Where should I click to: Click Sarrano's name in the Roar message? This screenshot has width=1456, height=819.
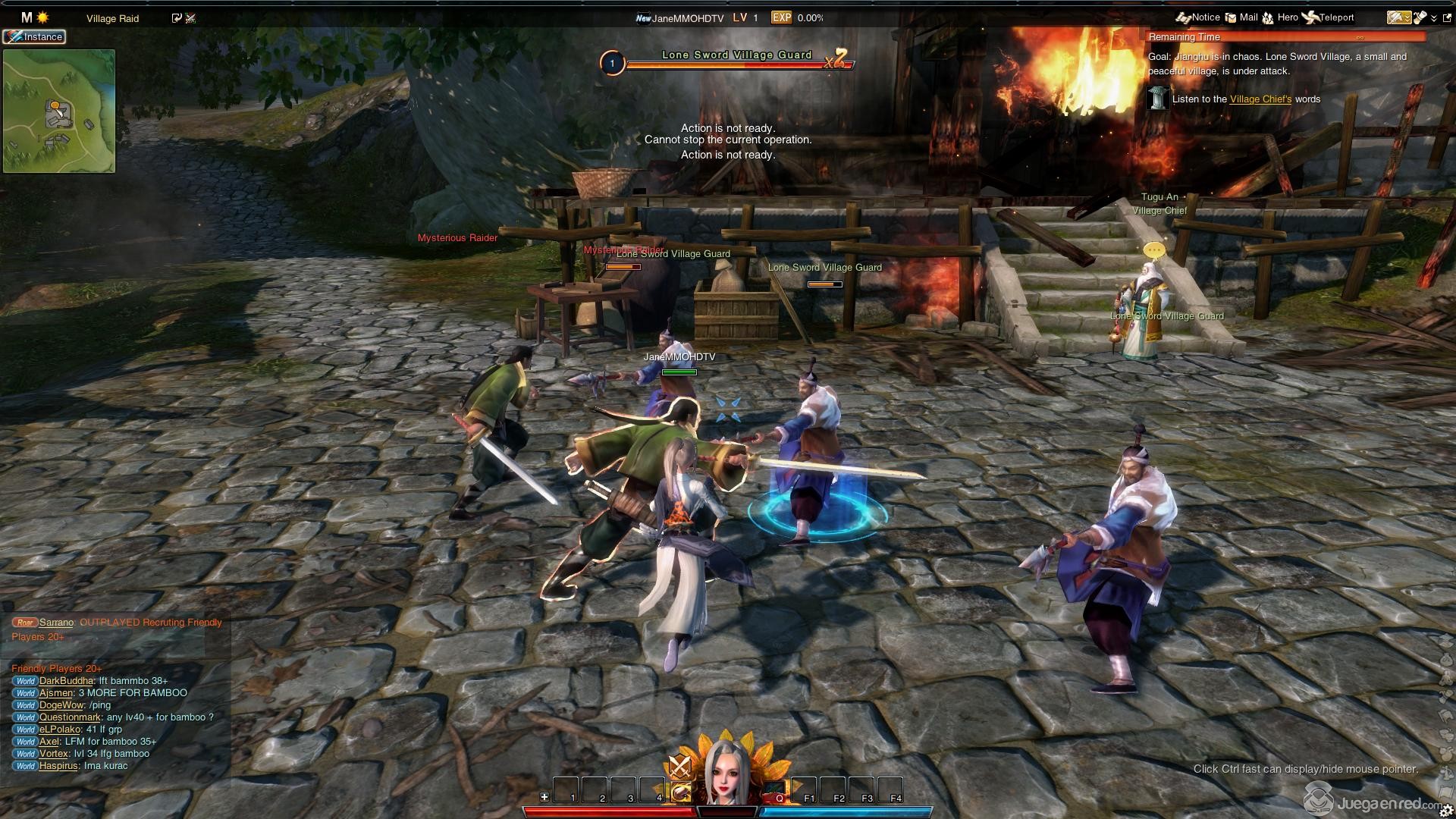click(x=56, y=623)
